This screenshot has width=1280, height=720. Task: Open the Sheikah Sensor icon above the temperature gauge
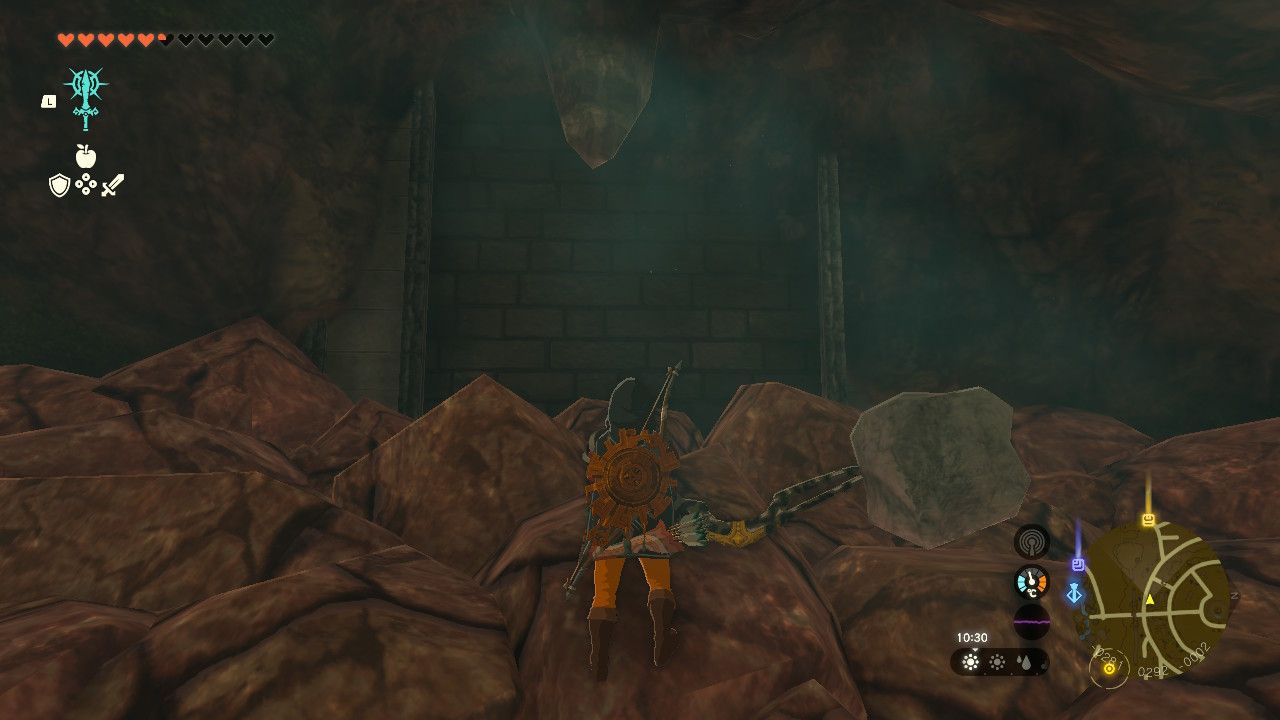pos(1031,540)
